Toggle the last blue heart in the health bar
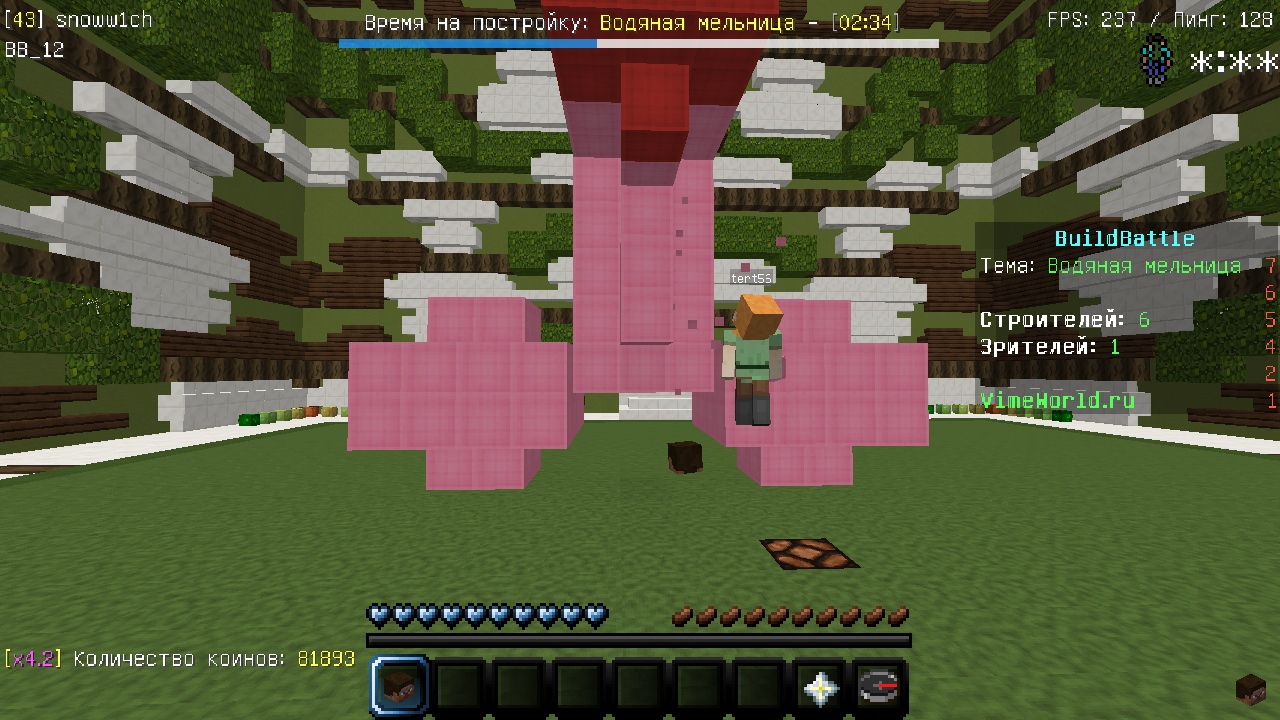The width and height of the screenshot is (1280, 720). pos(595,614)
